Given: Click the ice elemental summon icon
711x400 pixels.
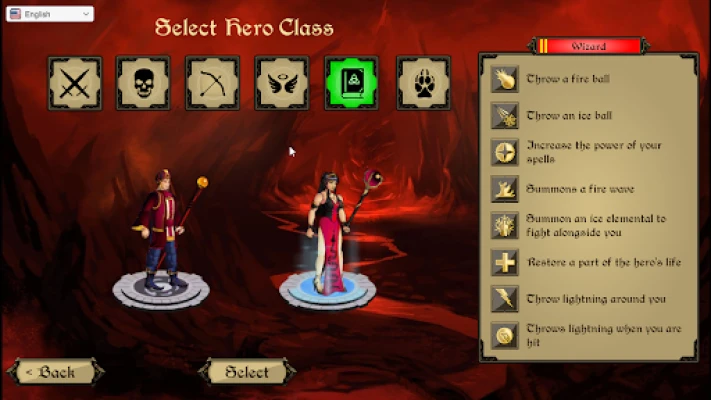Looking at the screenshot, I should [x=504, y=225].
